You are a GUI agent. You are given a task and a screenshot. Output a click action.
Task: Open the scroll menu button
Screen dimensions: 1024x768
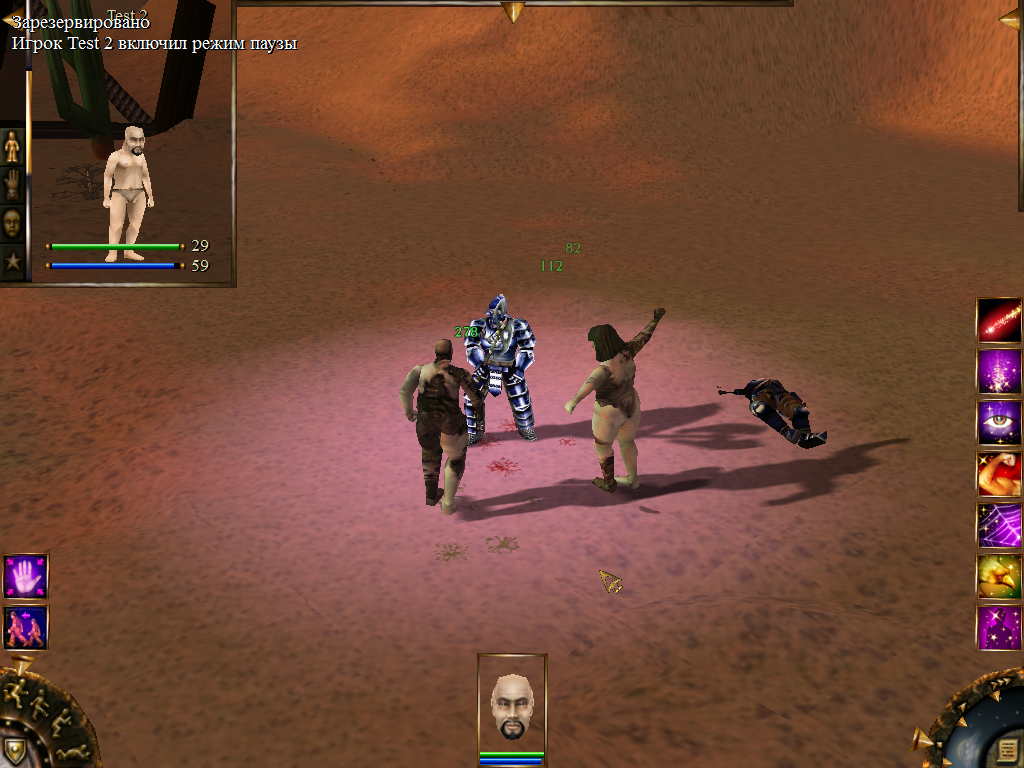pyautogui.click(x=1007, y=749)
